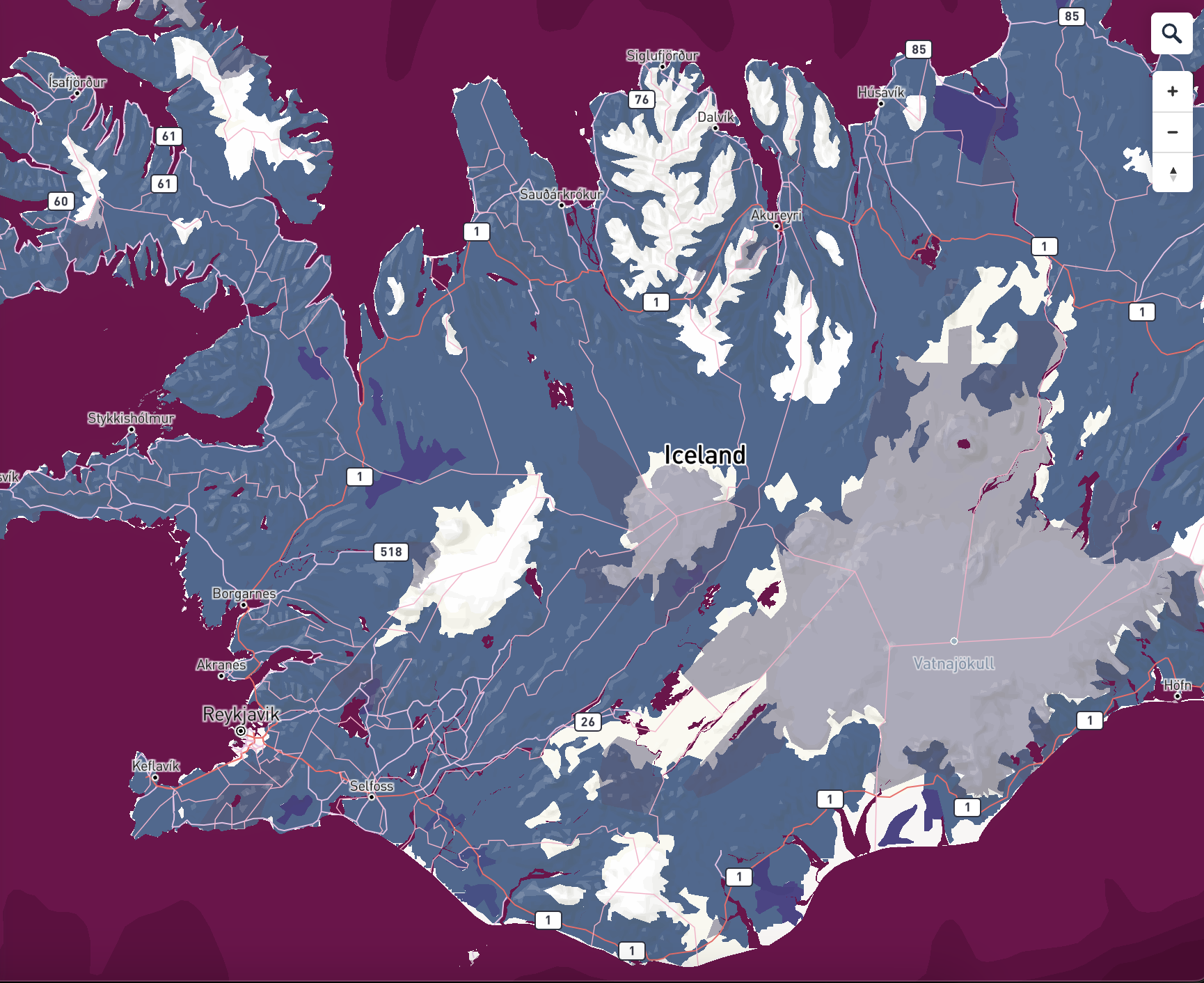Click the Route 76 road shield
1204x983 pixels.
(x=641, y=98)
